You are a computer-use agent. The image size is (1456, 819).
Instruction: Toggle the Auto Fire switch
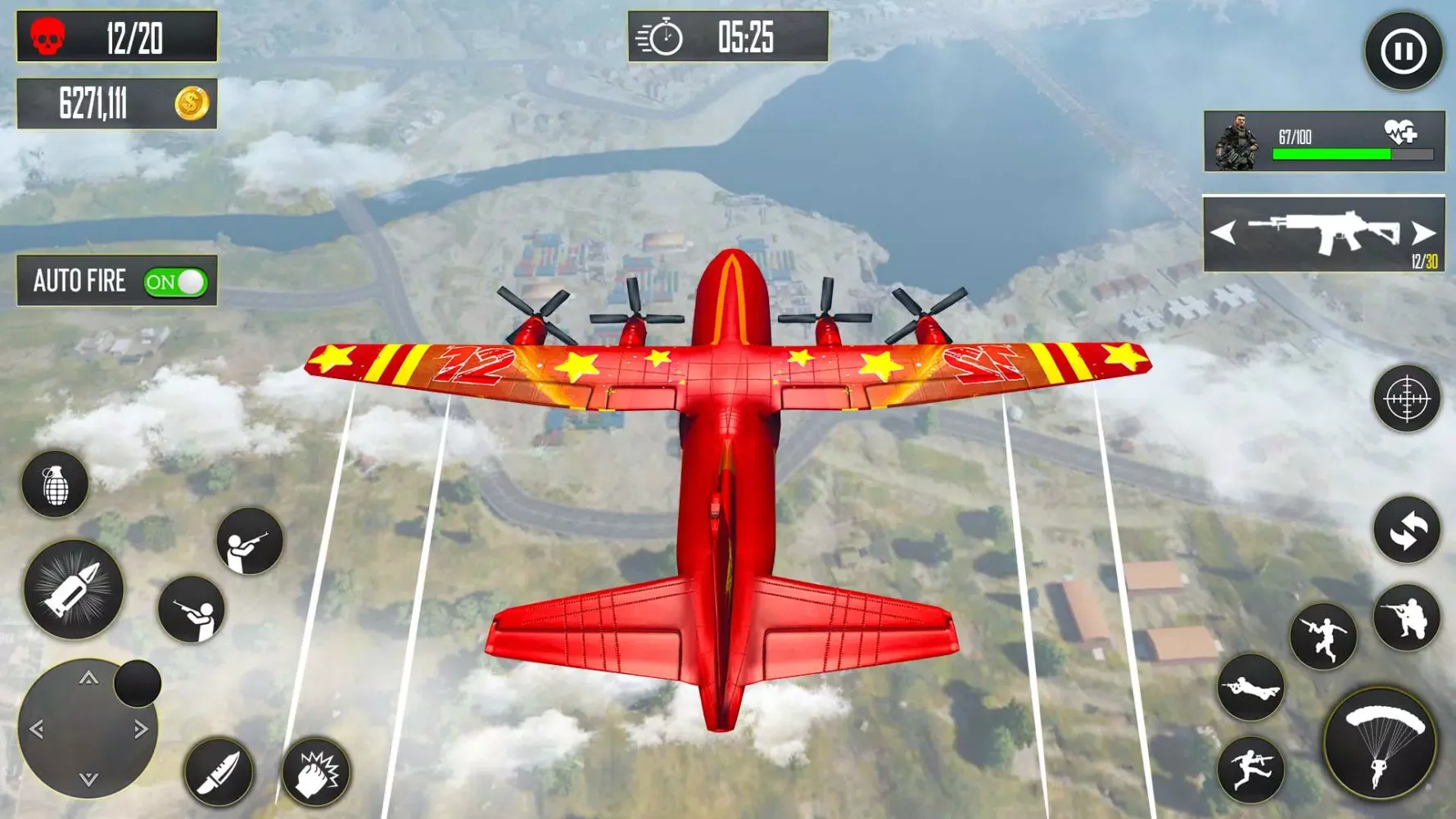click(175, 283)
